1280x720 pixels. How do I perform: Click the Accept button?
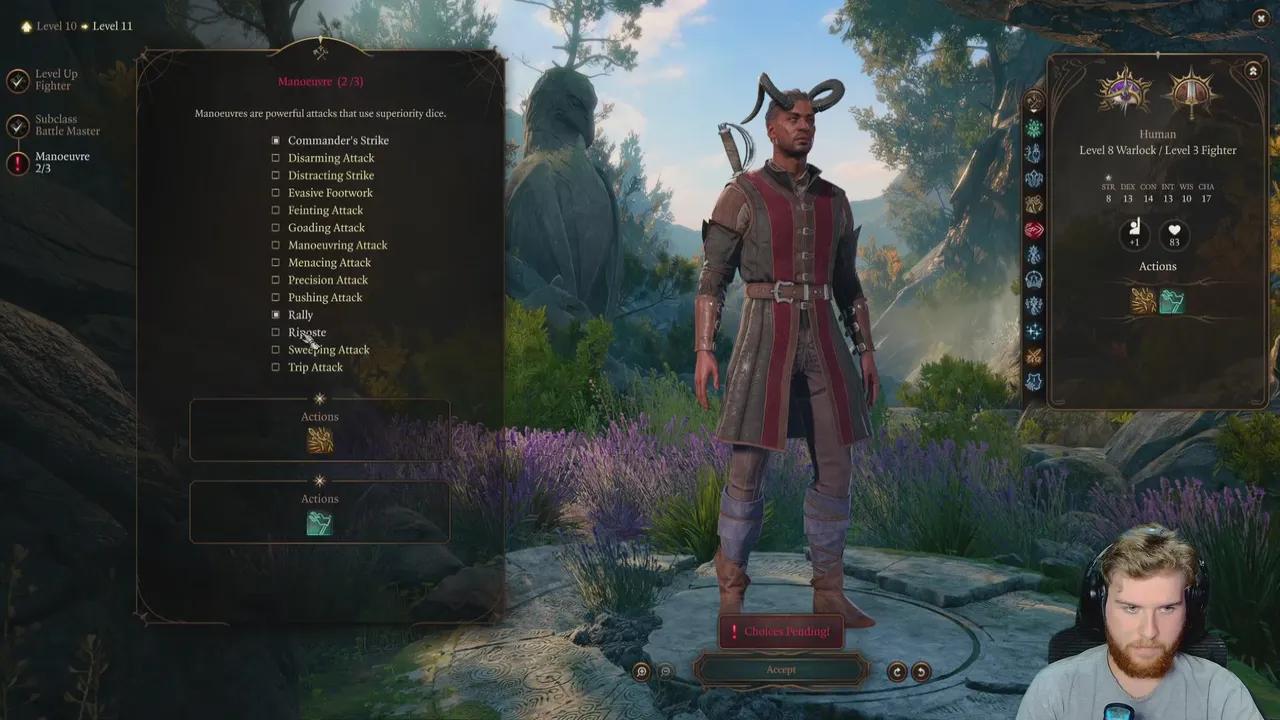(x=781, y=669)
